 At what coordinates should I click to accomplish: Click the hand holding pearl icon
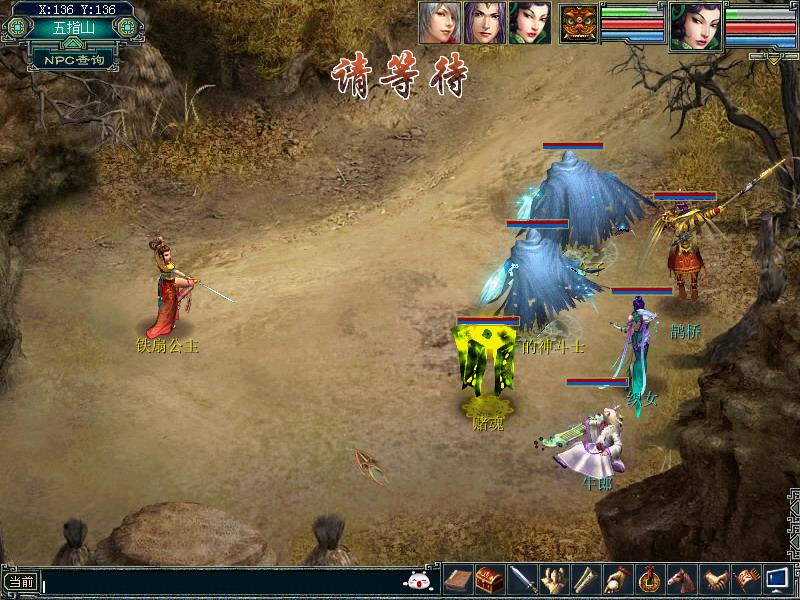(x=618, y=579)
